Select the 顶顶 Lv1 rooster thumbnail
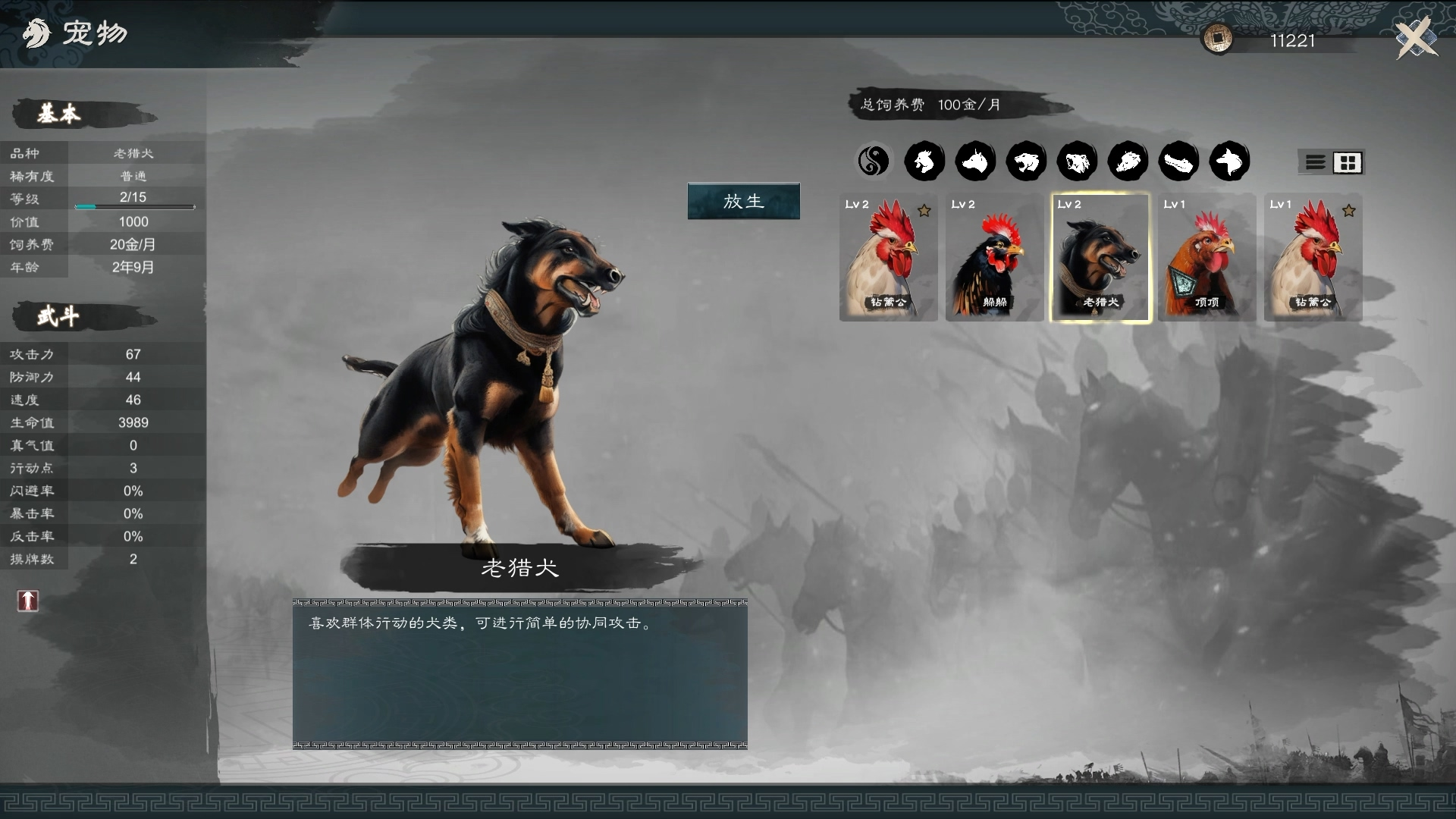This screenshot has width=1456, height=819. pyautogui.click(x=1207, y=258)
